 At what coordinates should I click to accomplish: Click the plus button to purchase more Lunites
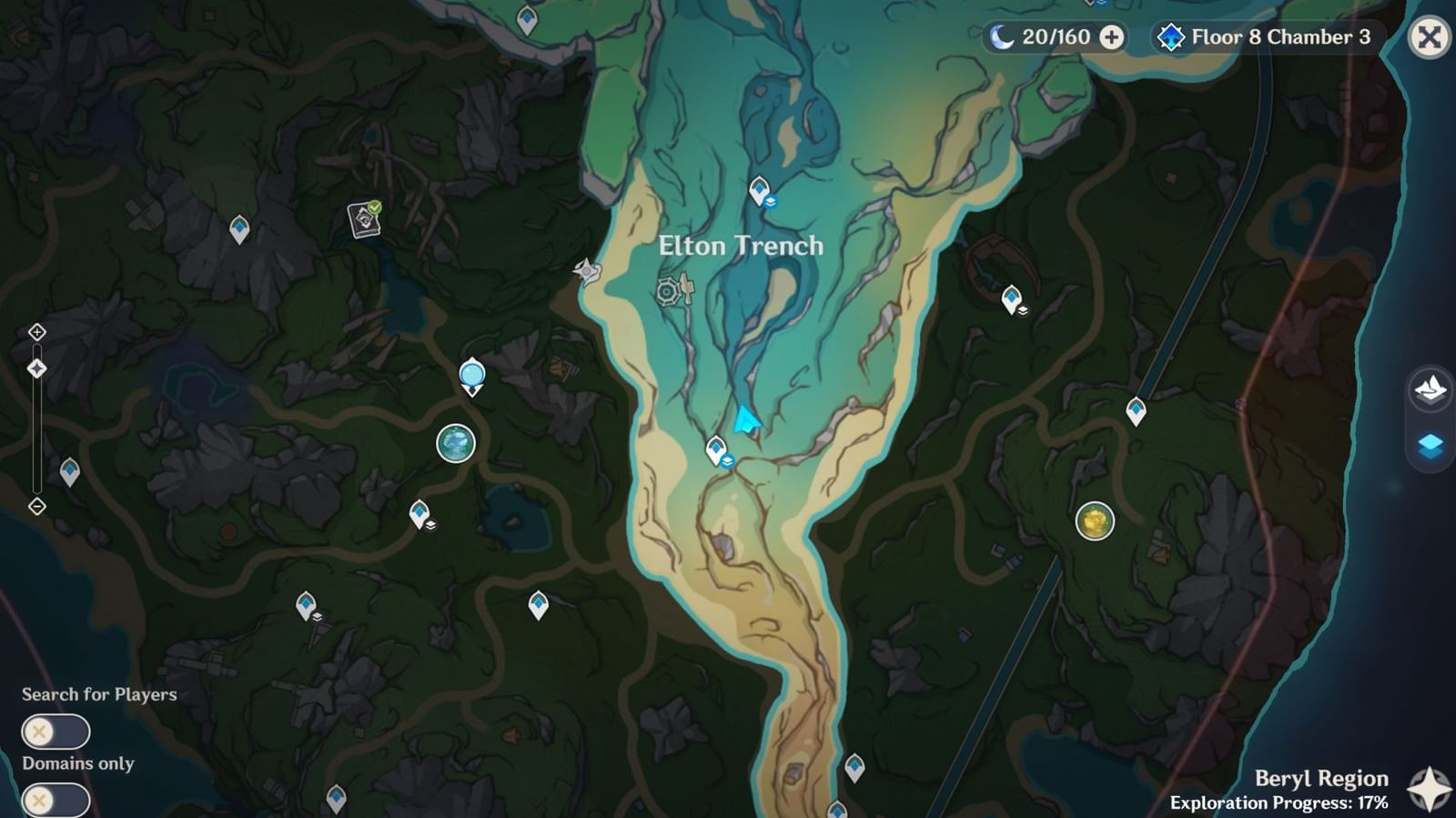pos(1109,38)
